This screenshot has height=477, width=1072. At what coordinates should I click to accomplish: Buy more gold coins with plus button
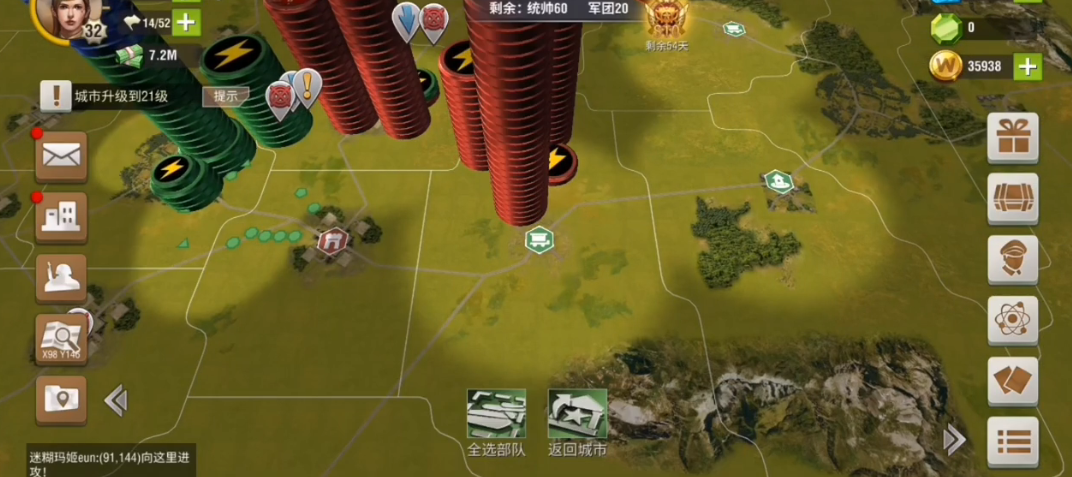tap(1028, 67)
